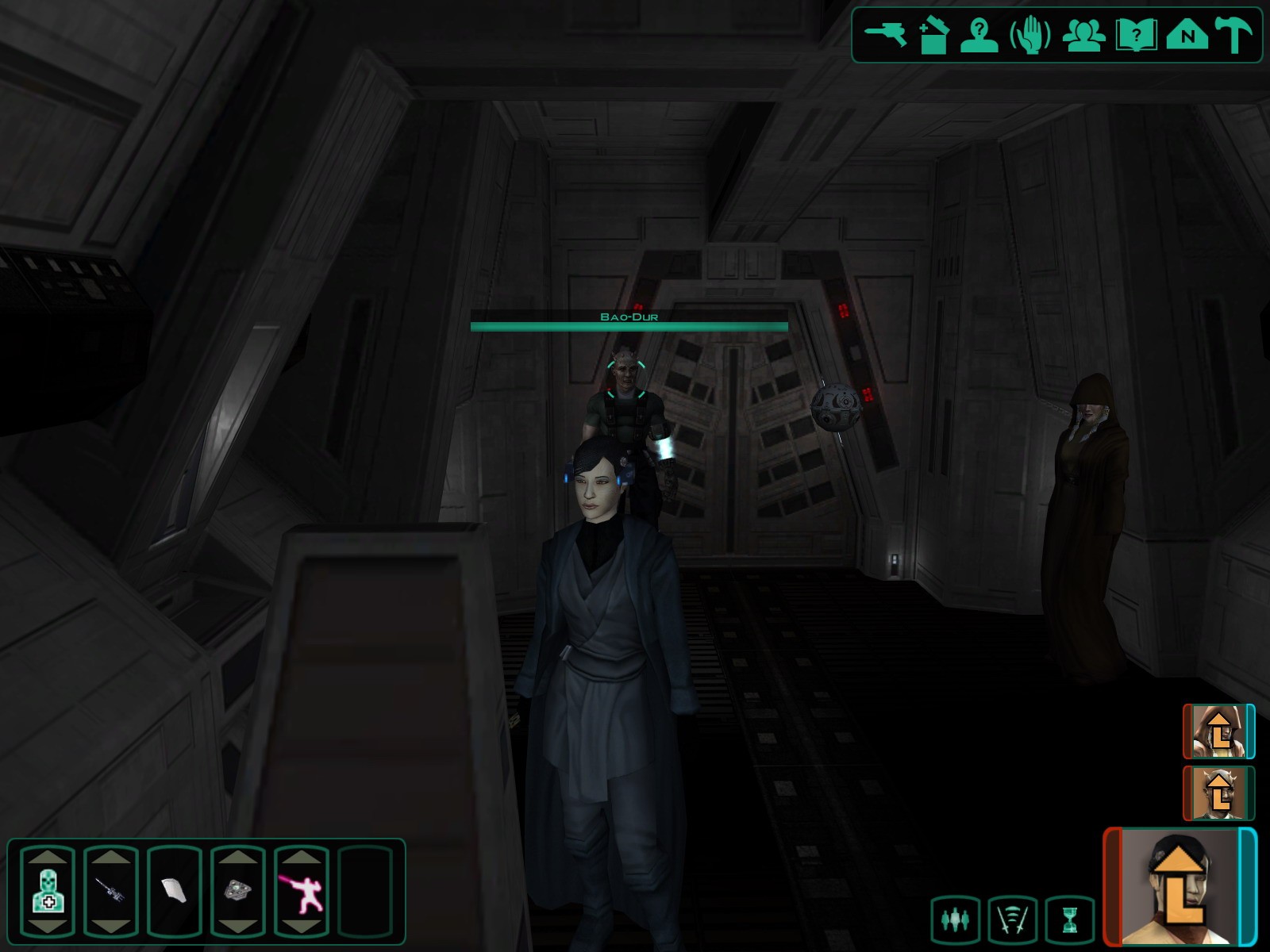Image resolution: width=1270 pixels, height=952 pixels.
Task: Click the main character's large portrait
Action: (x=1180, y=887)
